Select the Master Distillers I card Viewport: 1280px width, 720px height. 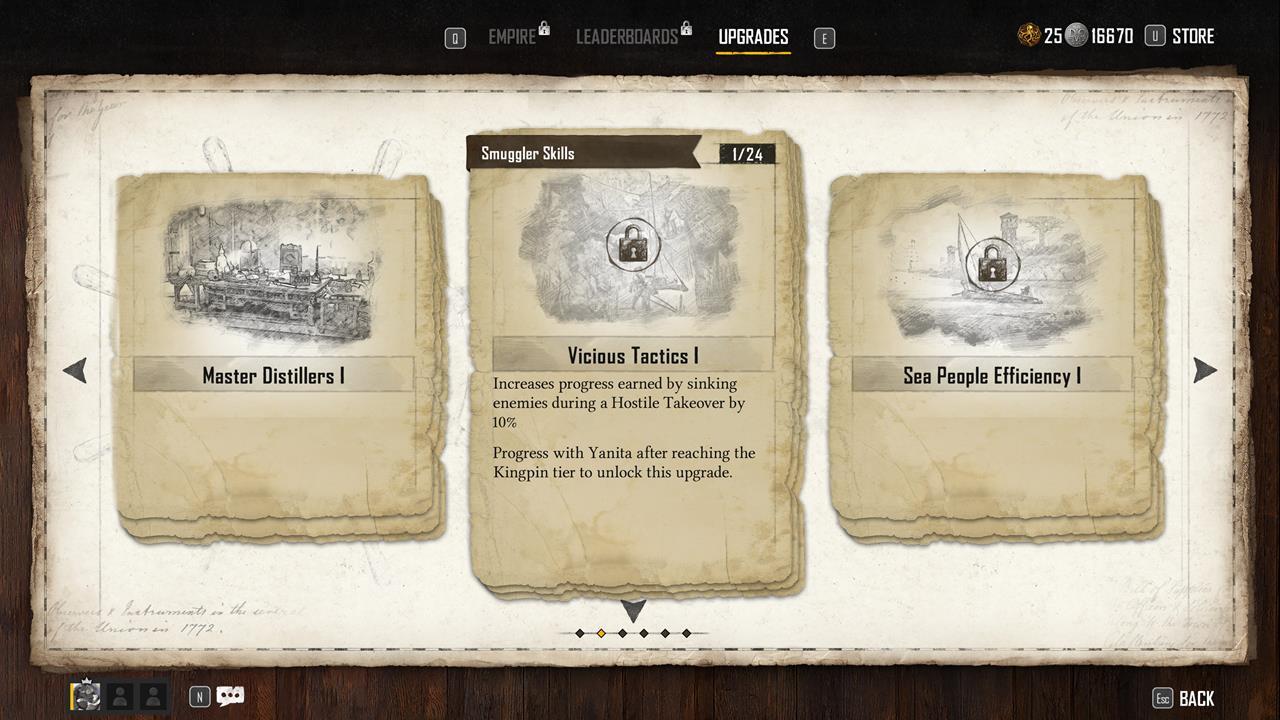tap(274, 355)
